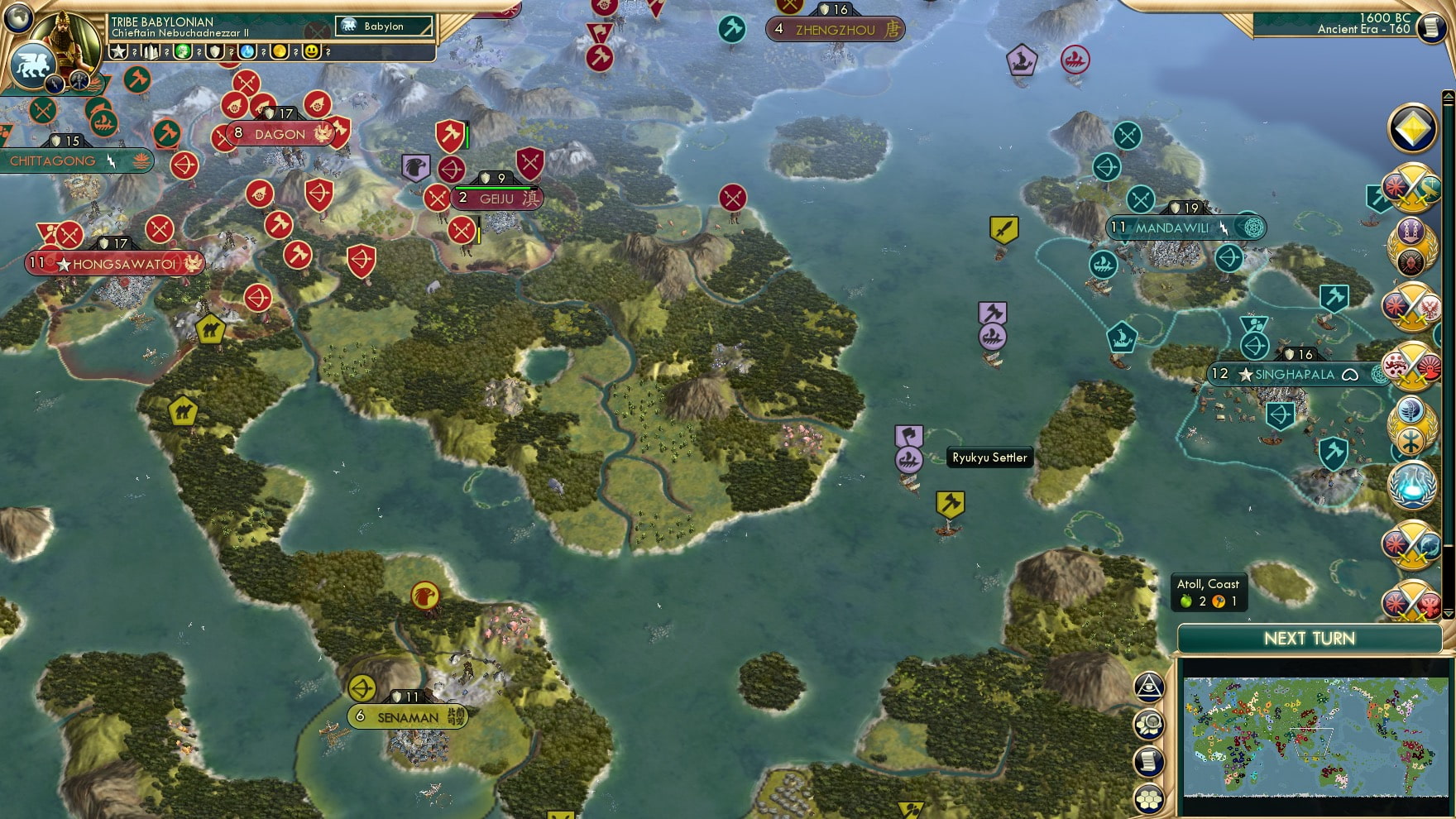This screenshot has height=819, width=1456.
Task: Toggle the eye-in-pyramid map visibility icon
Action: [1149, 687]
